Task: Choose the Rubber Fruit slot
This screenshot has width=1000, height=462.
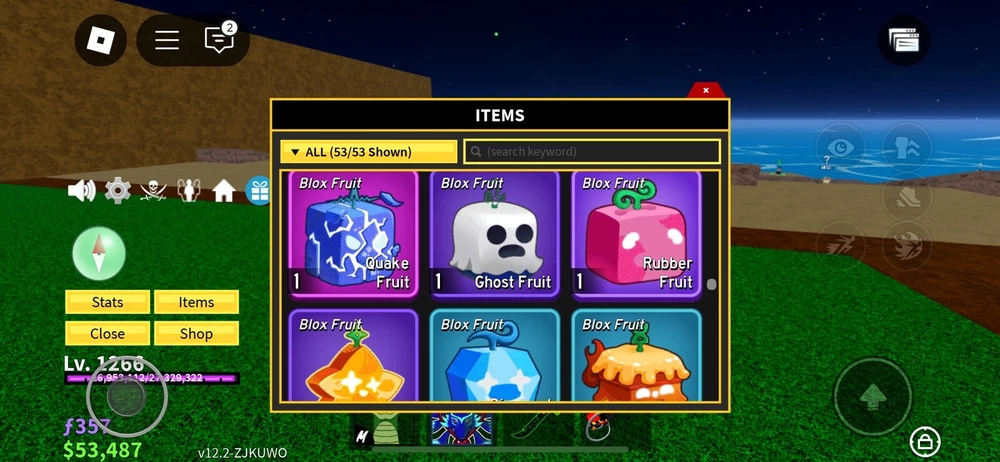Action: 636,234
